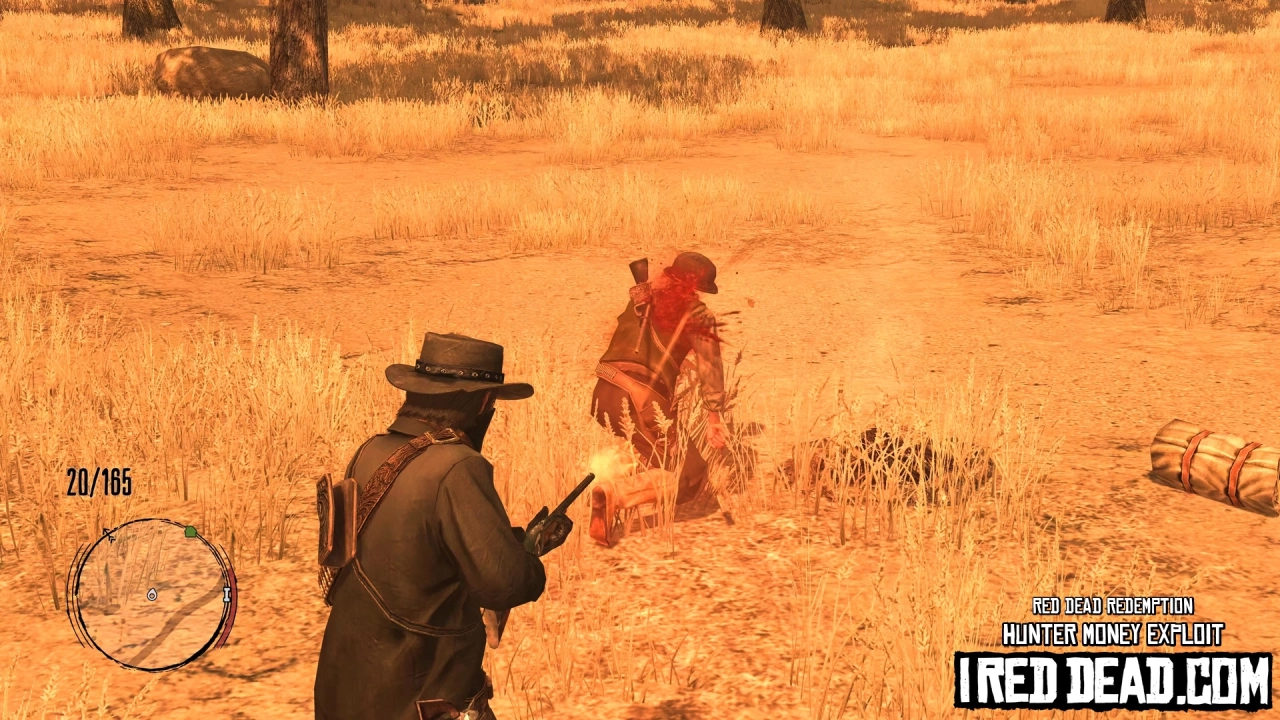The image size is (1280, 720).
Task: Click the cursor arrow shown on the minimap
Action: coord(108,533)
